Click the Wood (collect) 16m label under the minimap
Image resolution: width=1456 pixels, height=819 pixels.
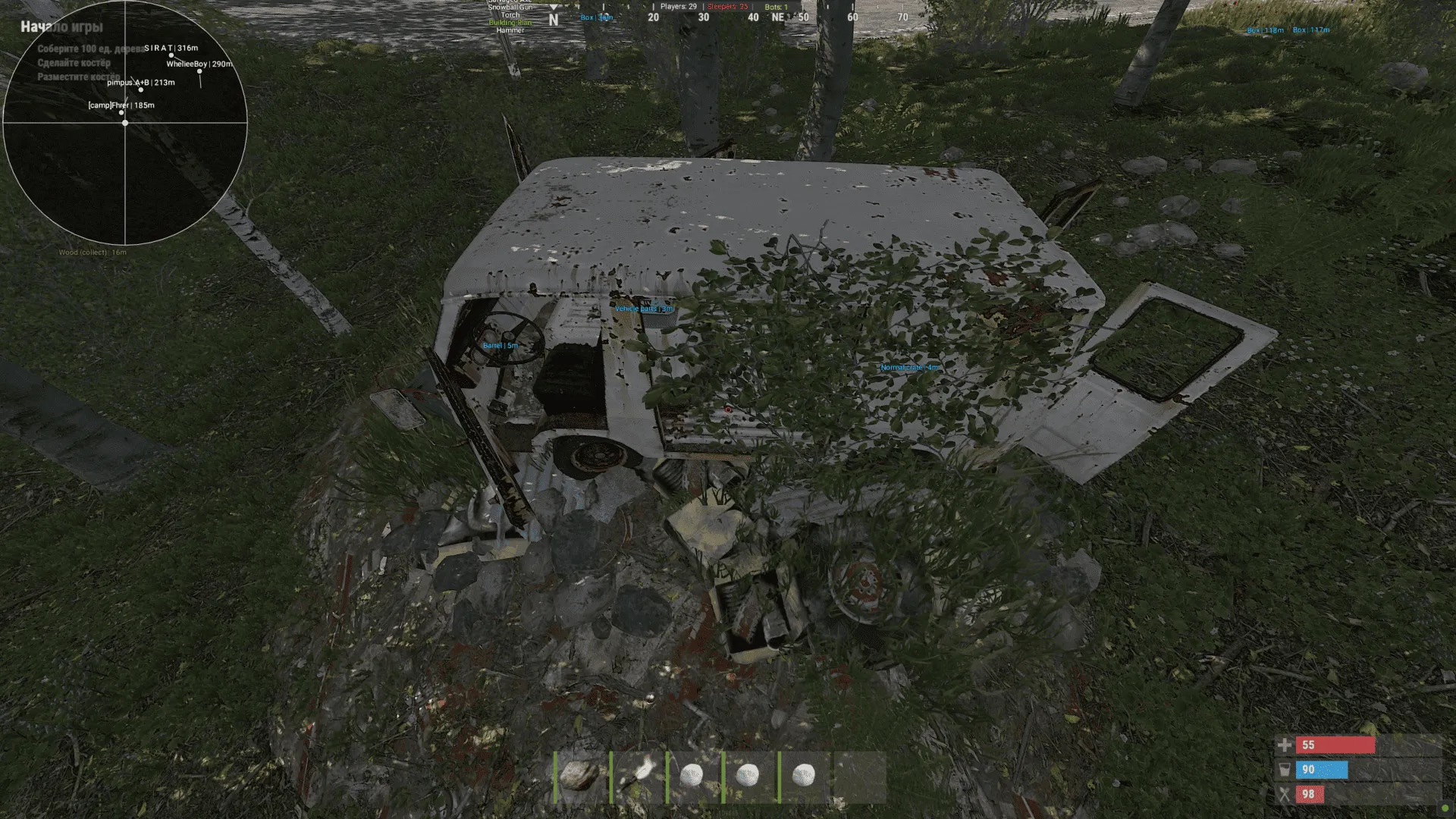click(92, 251)
